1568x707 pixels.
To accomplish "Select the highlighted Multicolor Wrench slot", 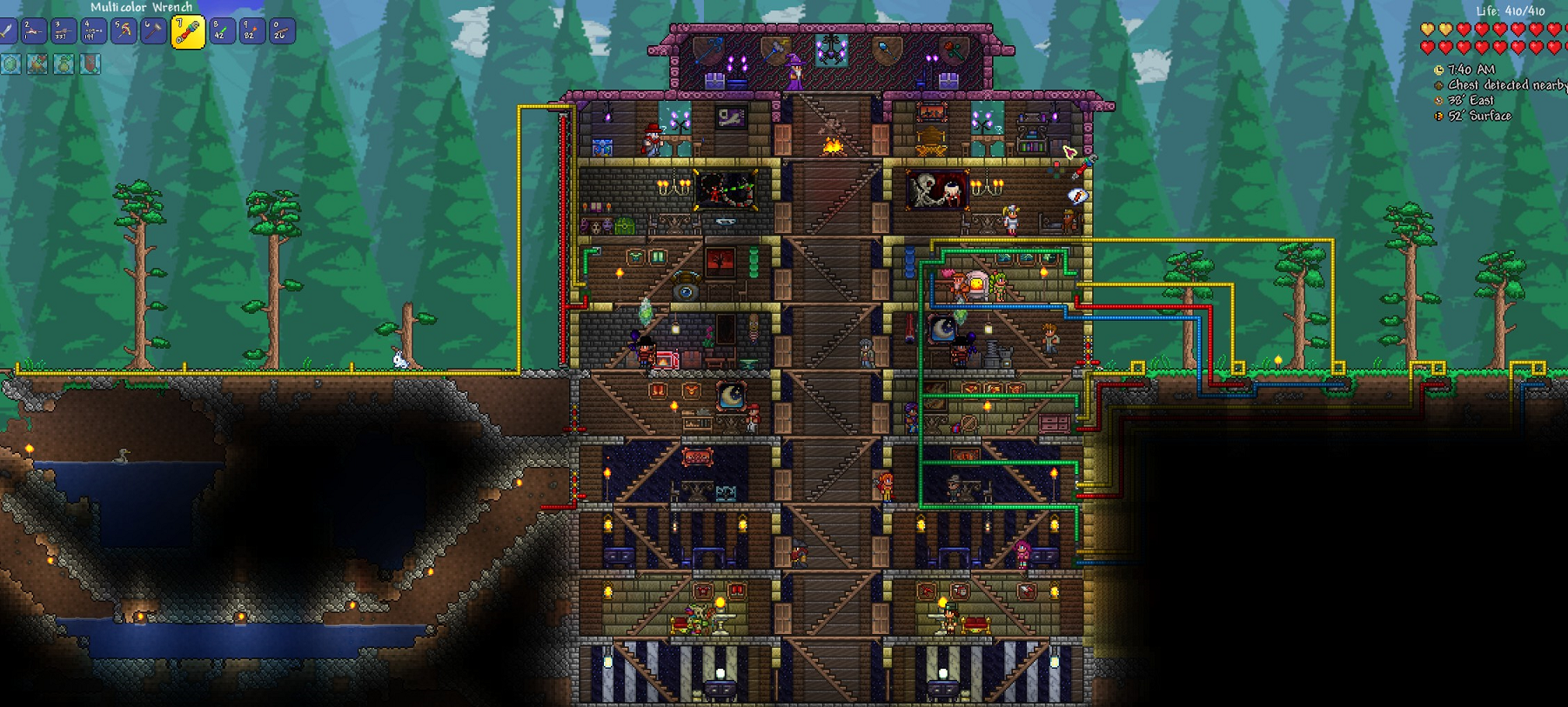I will point(187,33).
